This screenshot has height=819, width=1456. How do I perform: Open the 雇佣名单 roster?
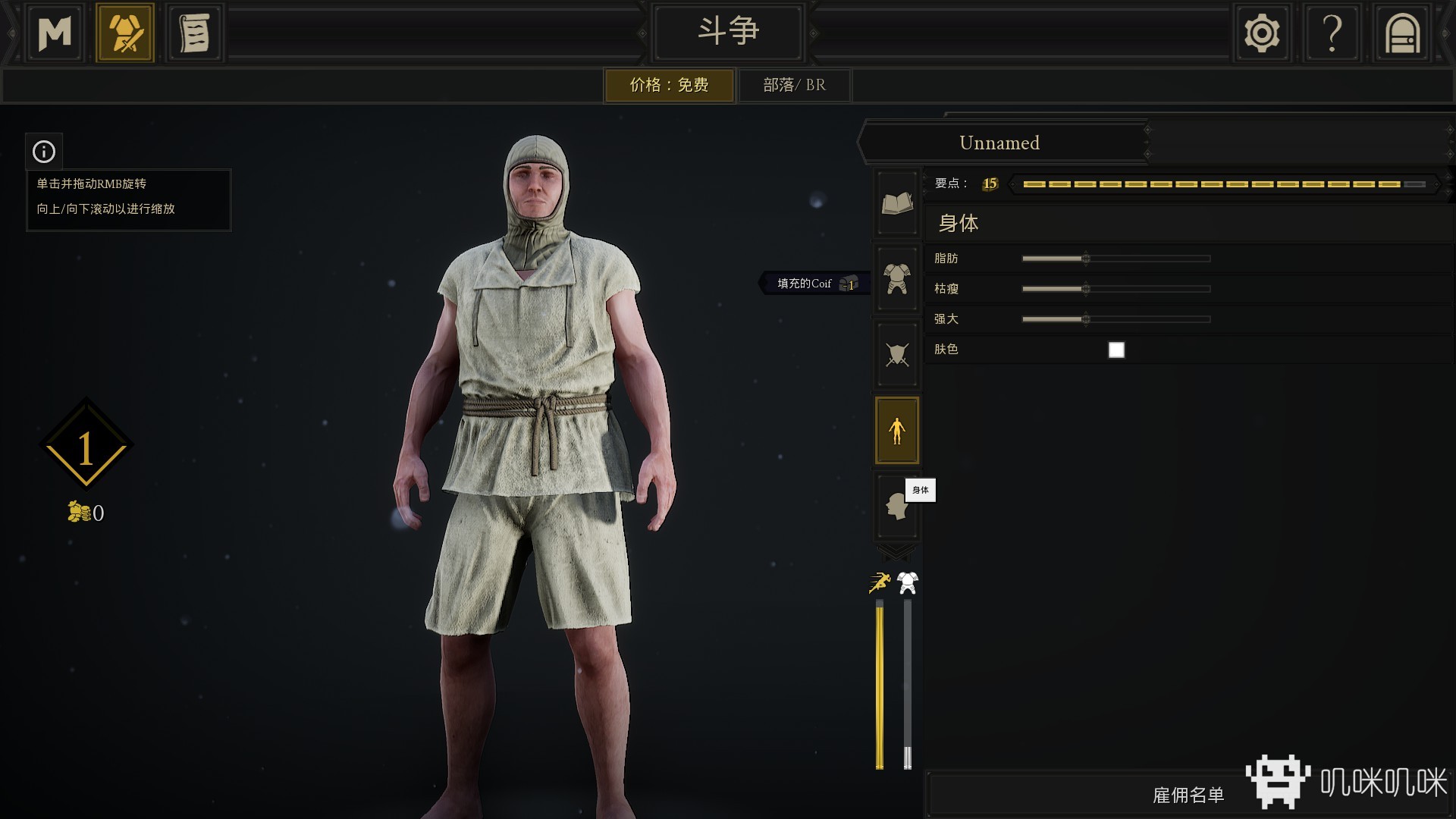[1188, 795]
